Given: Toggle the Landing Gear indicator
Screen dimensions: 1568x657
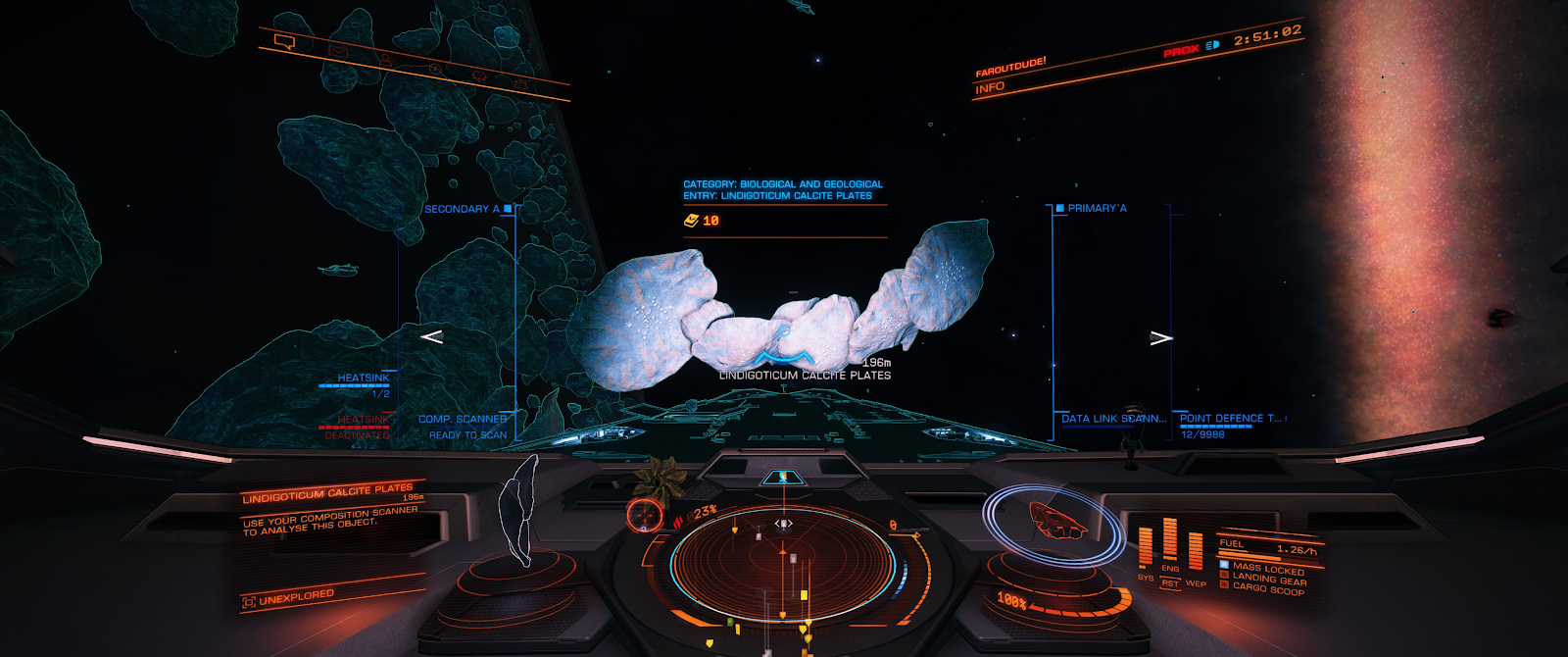Looking at the screenshot, I should [1268, 579].
